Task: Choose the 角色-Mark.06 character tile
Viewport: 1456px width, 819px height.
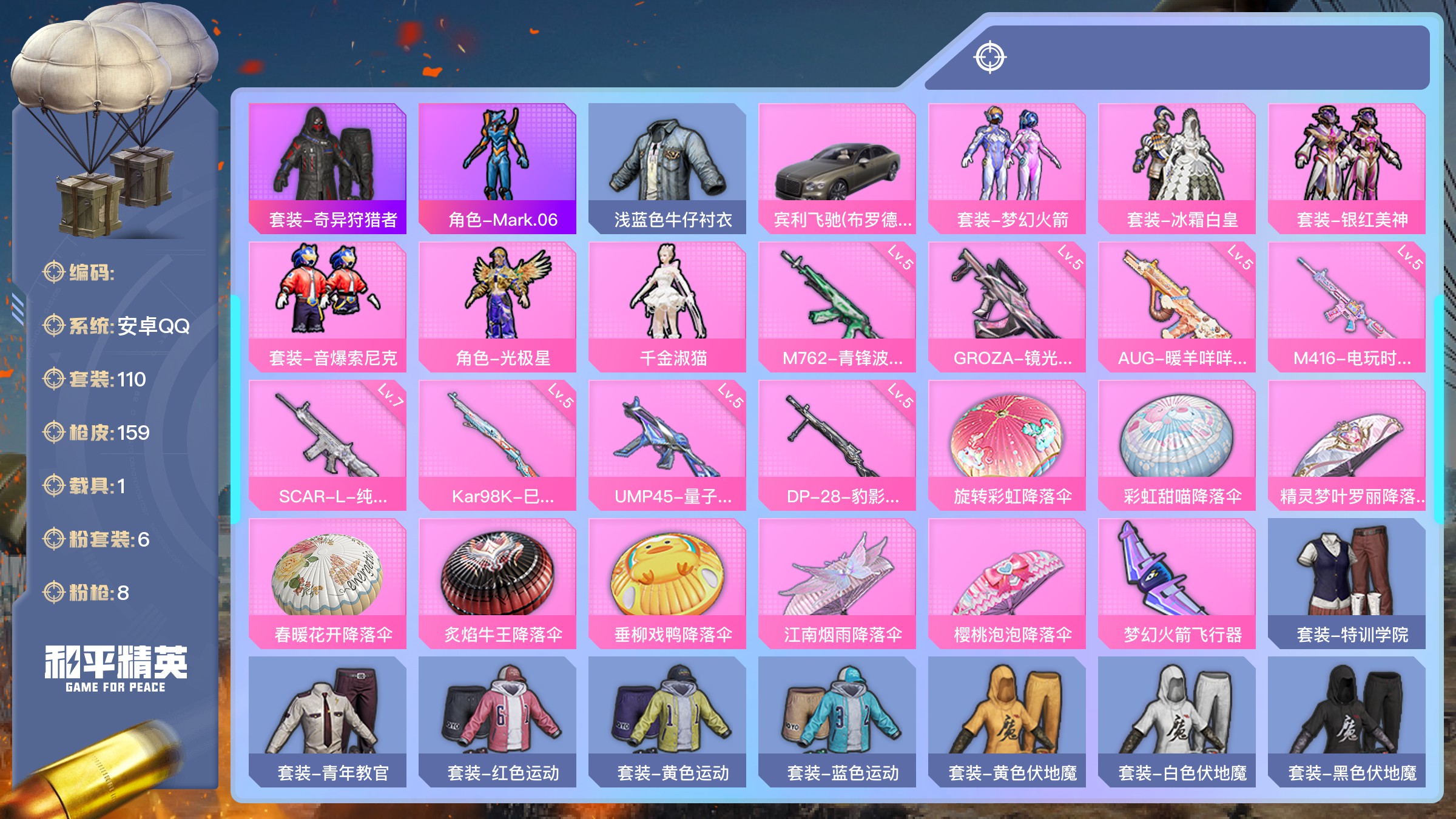Action: coord(497,168)
